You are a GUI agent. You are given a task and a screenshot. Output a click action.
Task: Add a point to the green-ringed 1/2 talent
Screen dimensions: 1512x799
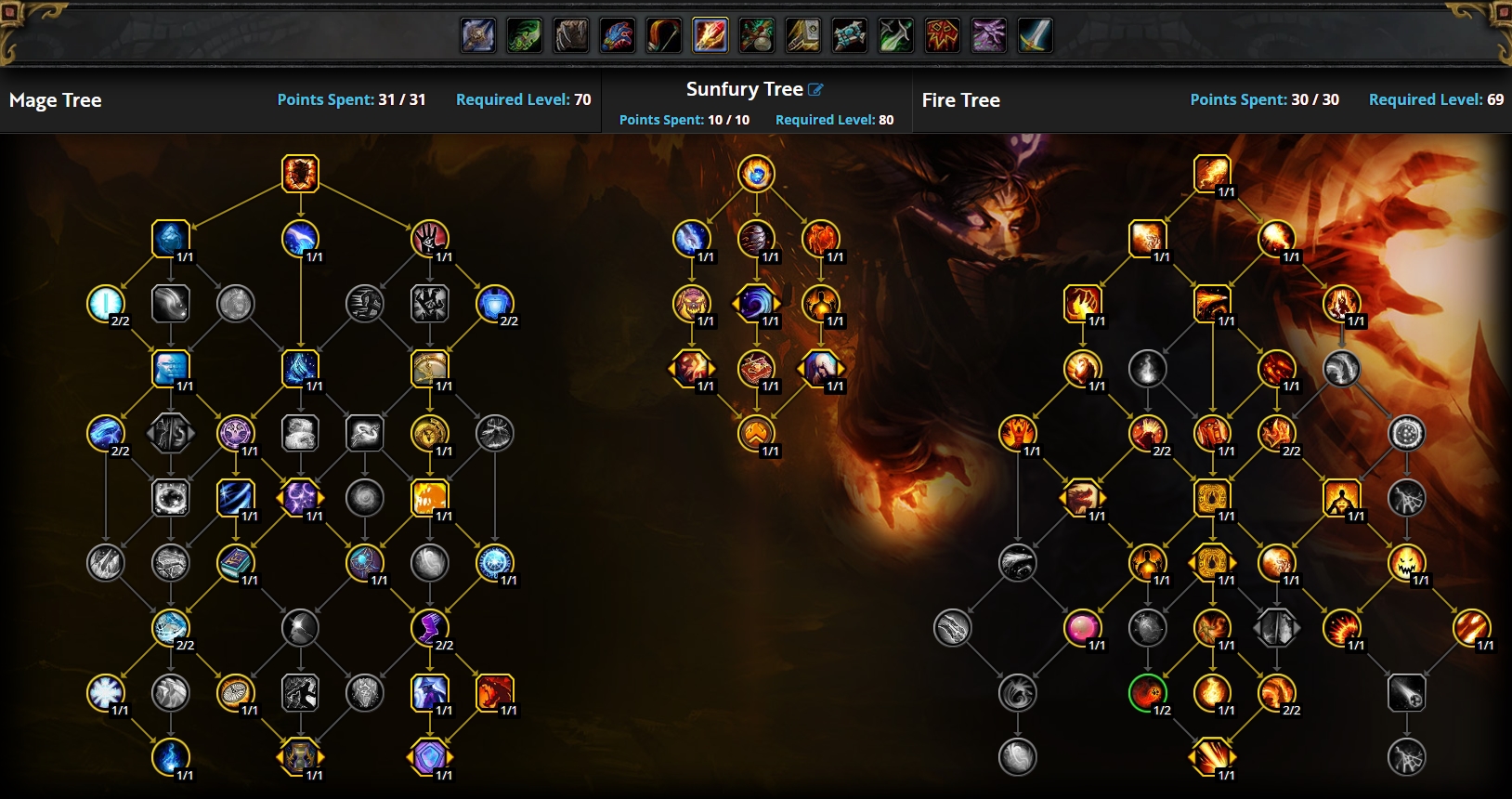point(1147,692)
